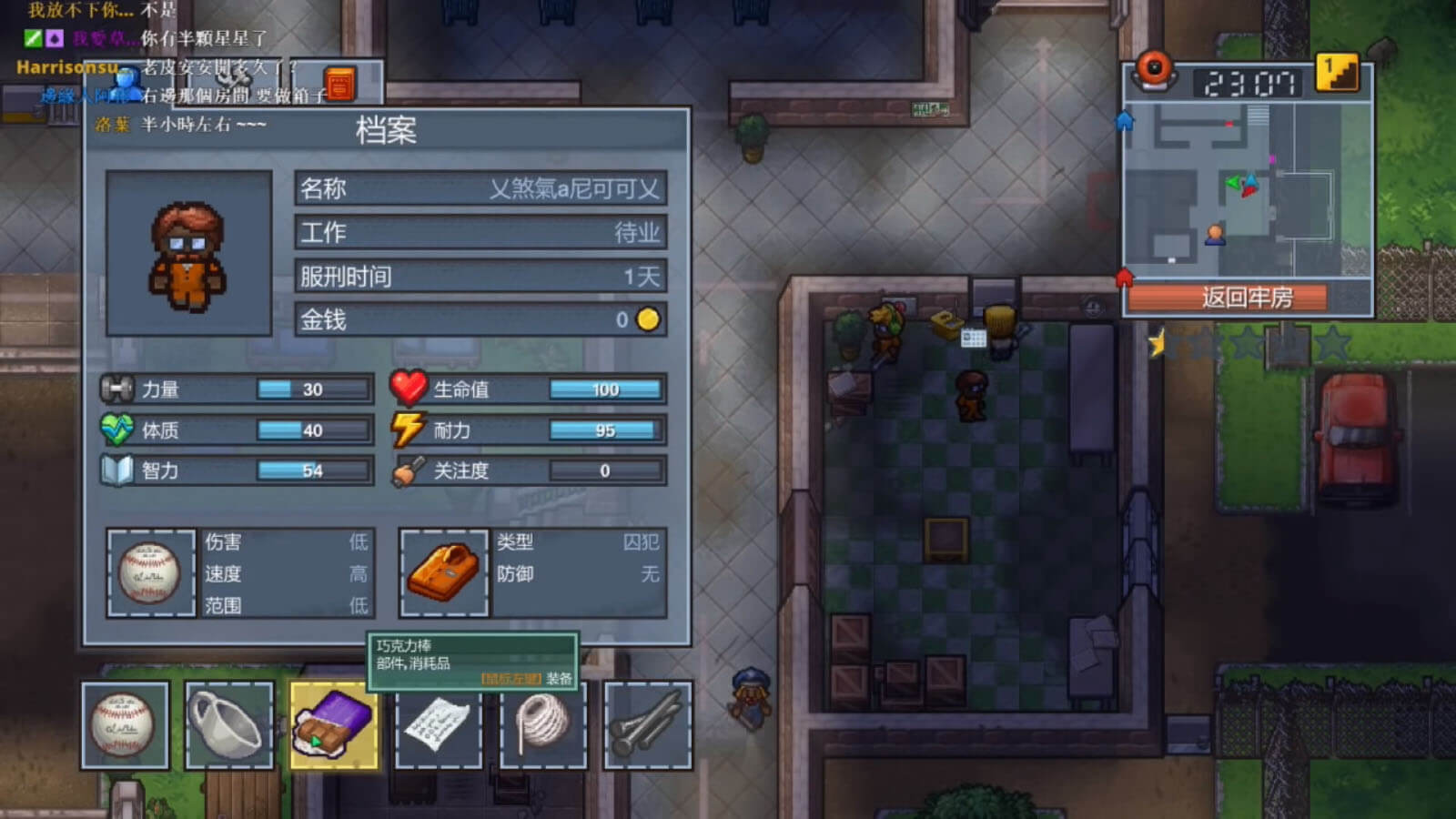The height and width of the screenshot is (819, 1456).
Task: Click the lightning stamina icon beside 耐力
Action: 409,430
